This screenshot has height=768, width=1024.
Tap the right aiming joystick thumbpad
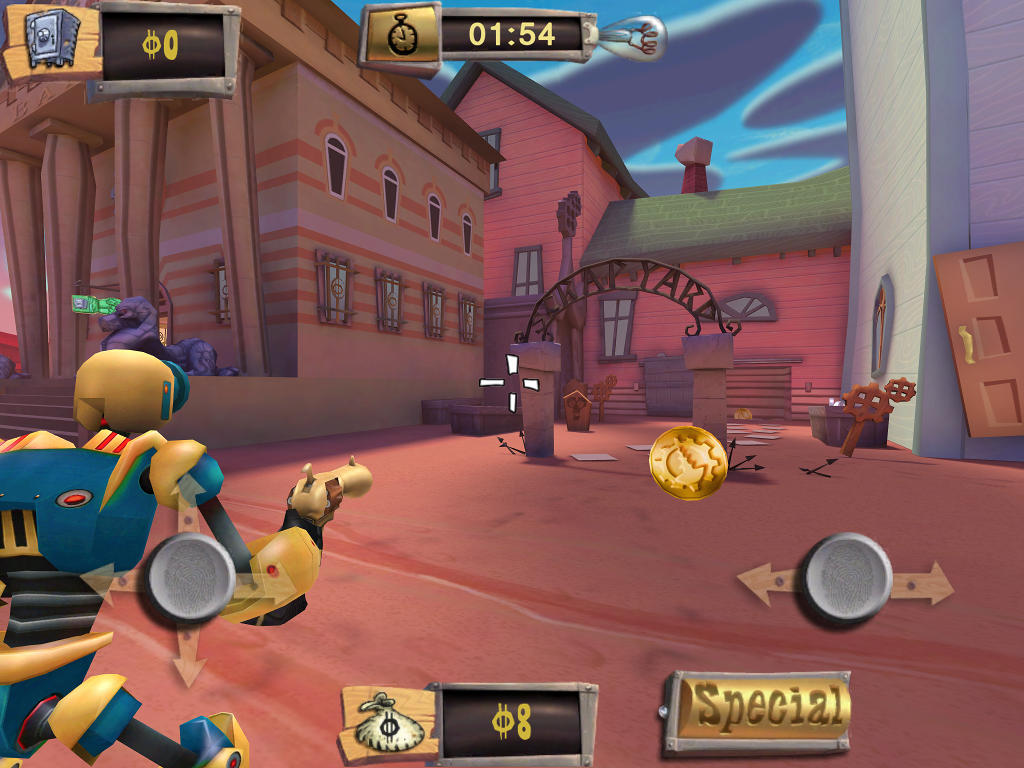(x=848, y=578)
